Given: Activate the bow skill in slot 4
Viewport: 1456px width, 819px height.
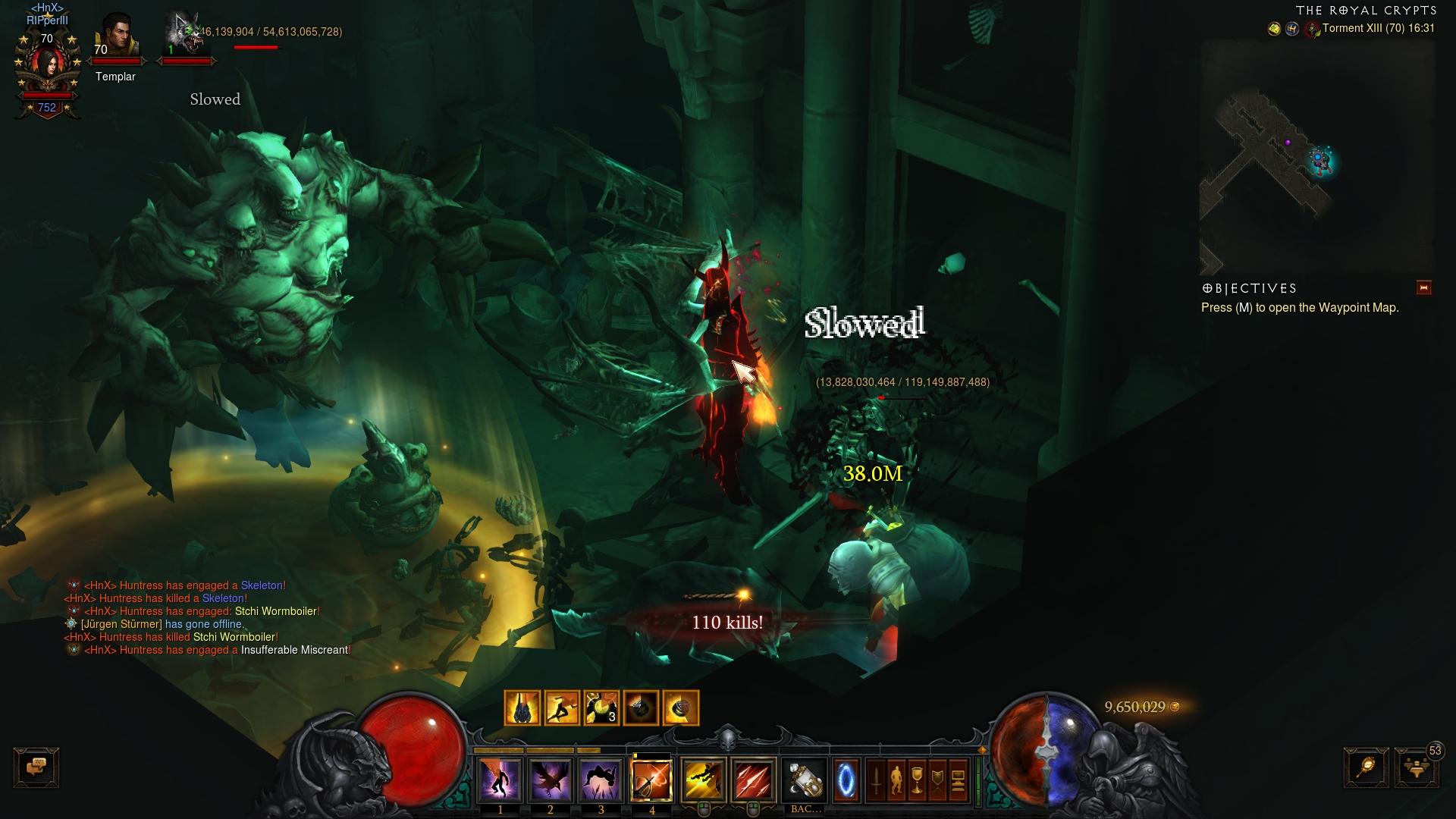Looking at the screenshot, I should coord(652,779).
